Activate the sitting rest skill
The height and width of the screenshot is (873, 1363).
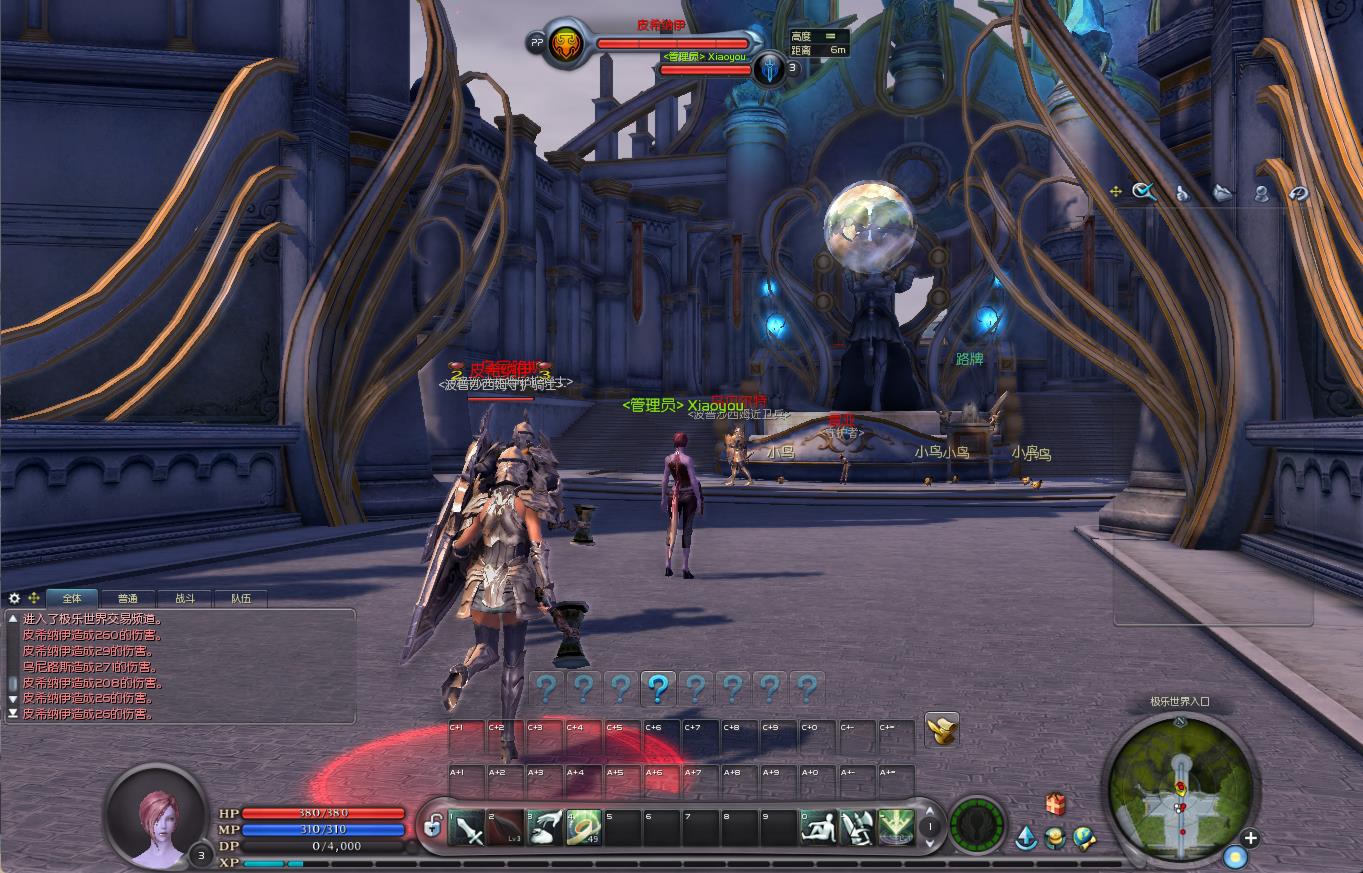[x=818, y=828]
